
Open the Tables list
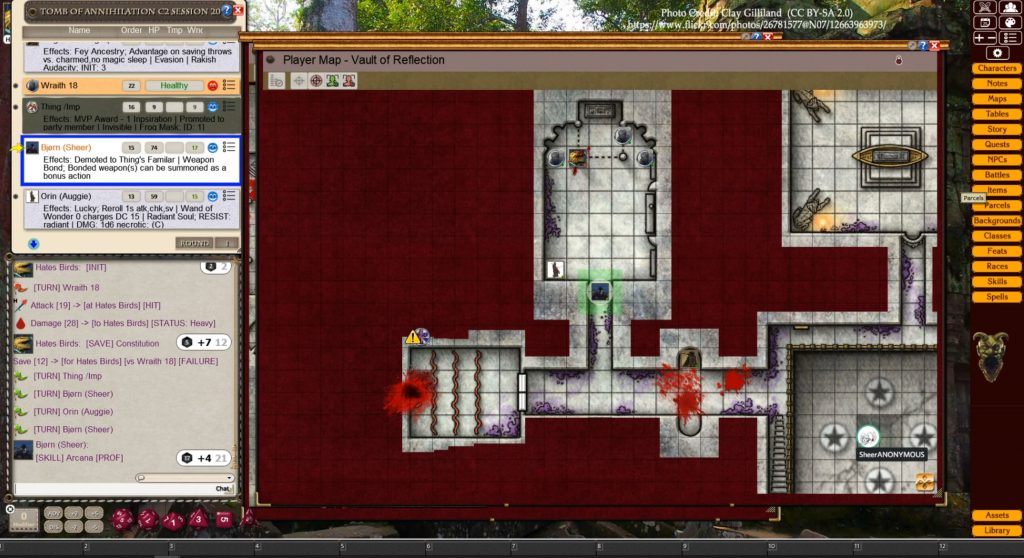click(996, 114)
